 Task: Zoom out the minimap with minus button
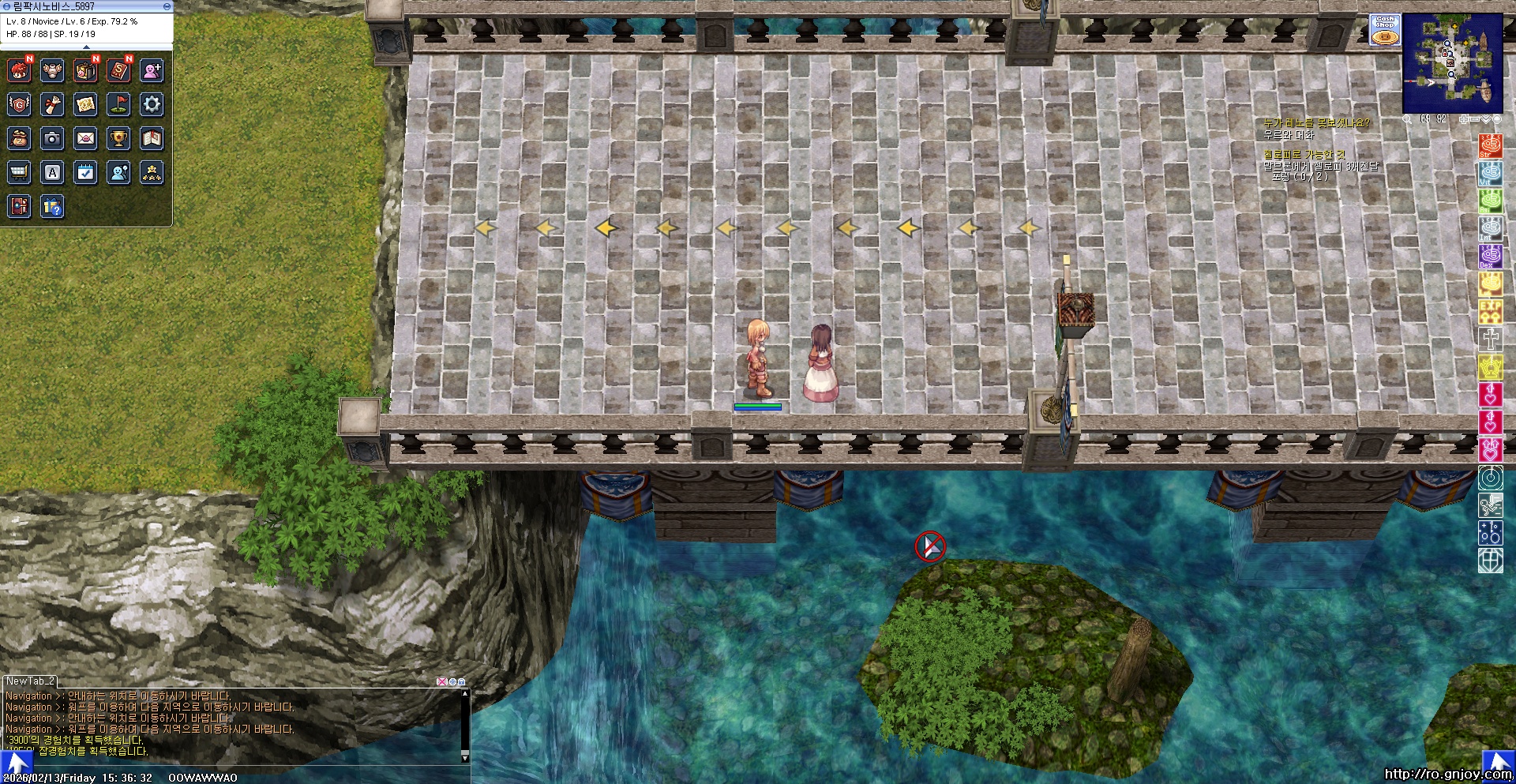click(x=1475, y=119)
